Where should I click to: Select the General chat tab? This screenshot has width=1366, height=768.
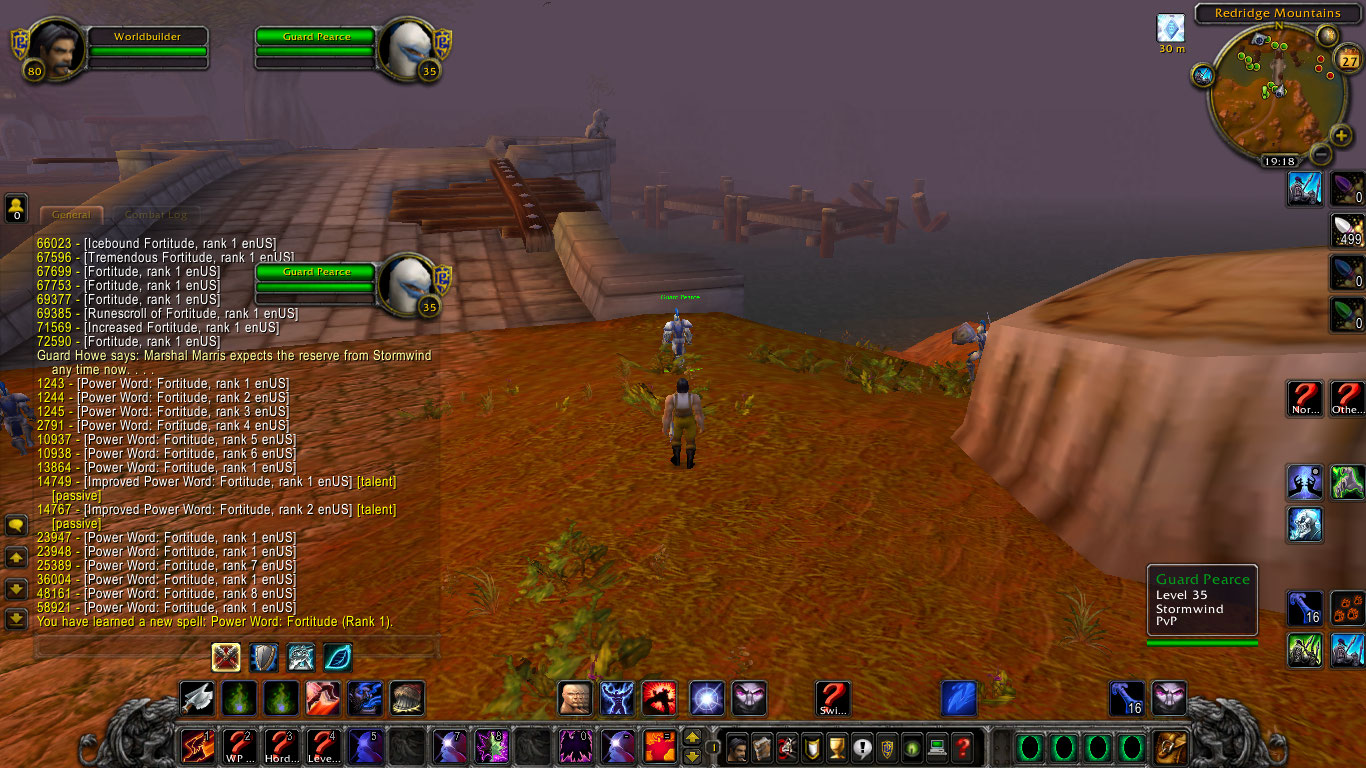[70, 214]
